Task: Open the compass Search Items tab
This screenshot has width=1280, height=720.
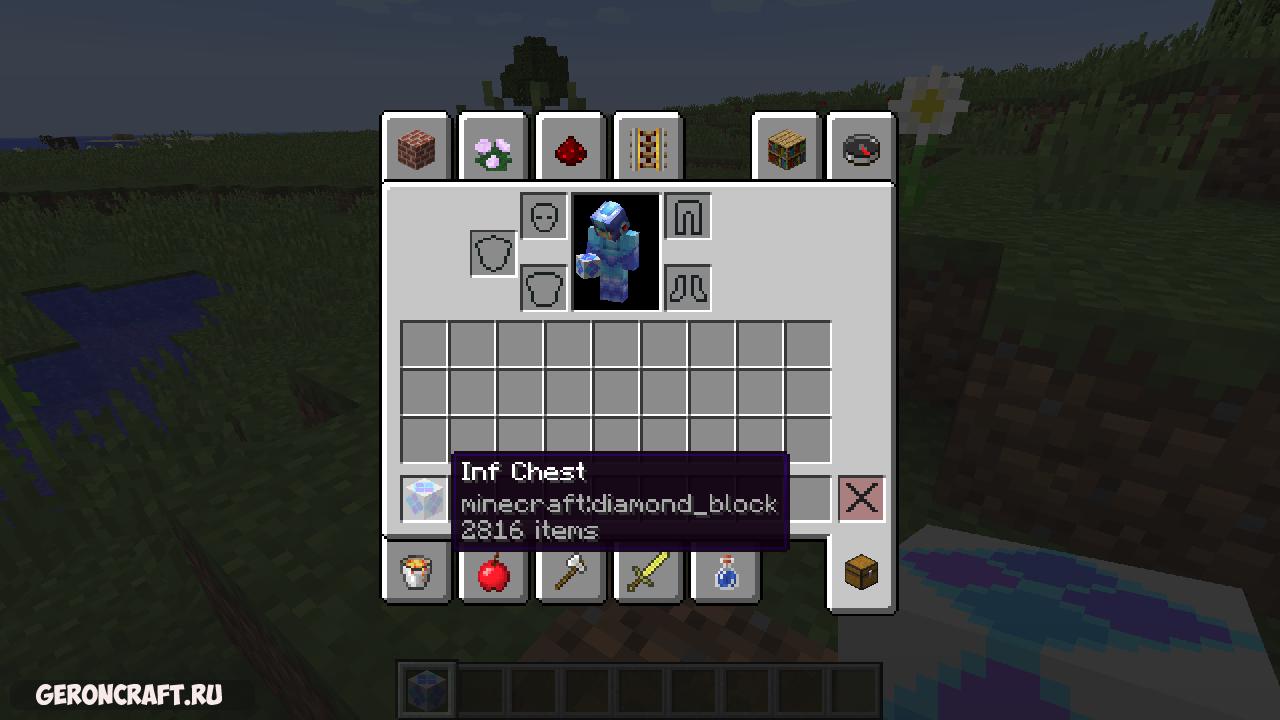Action: pos(862,150)
